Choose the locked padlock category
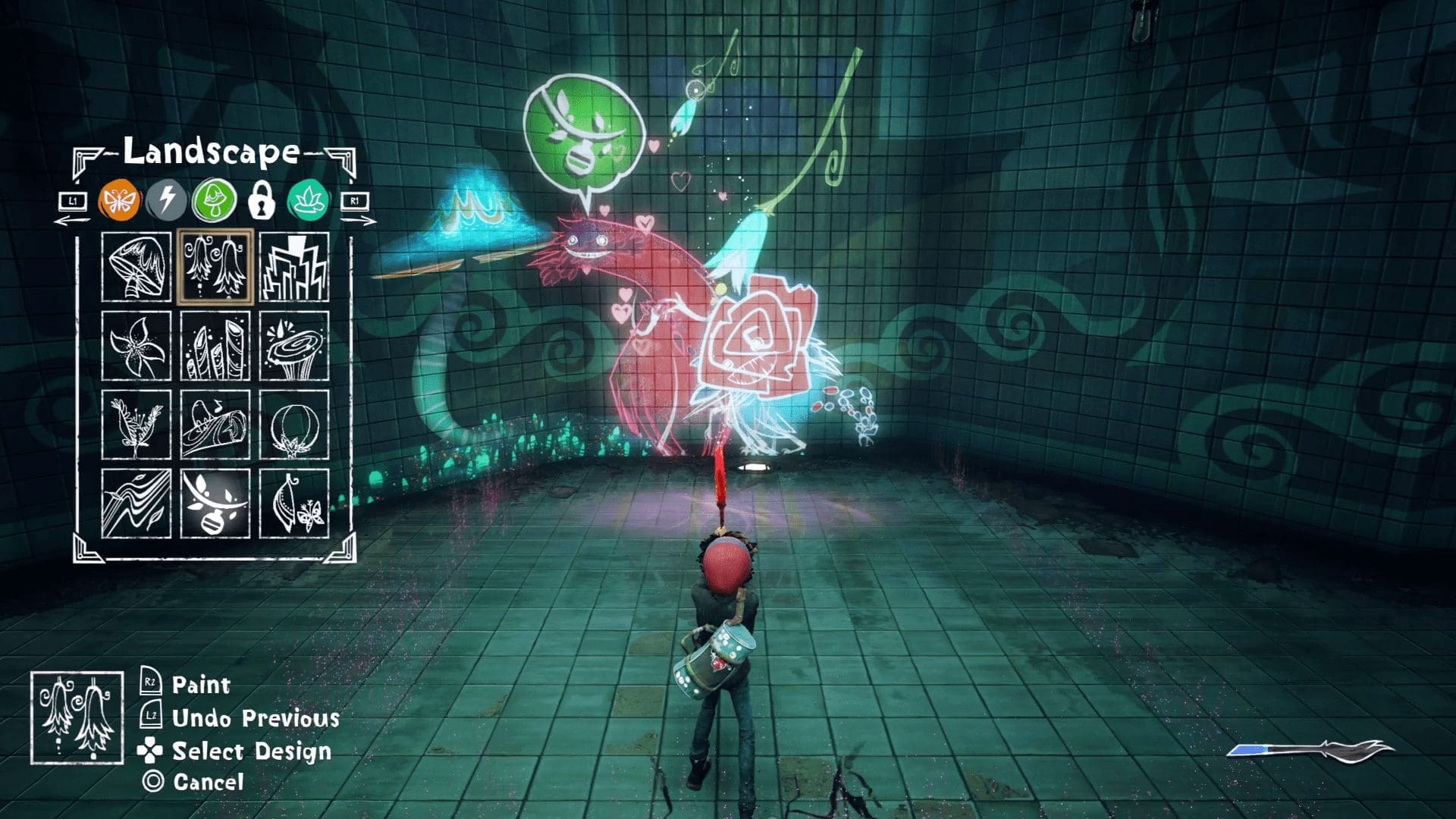1456x819 pixels. point(262,201)
